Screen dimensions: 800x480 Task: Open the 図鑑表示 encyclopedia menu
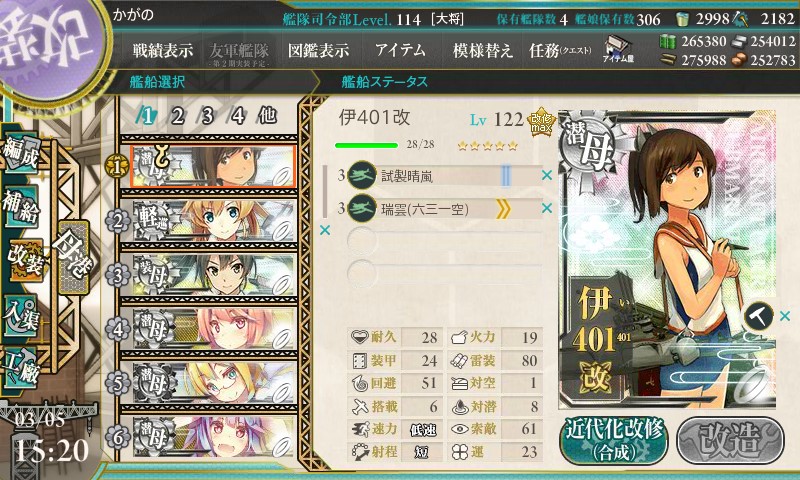[x=318, y=50]
